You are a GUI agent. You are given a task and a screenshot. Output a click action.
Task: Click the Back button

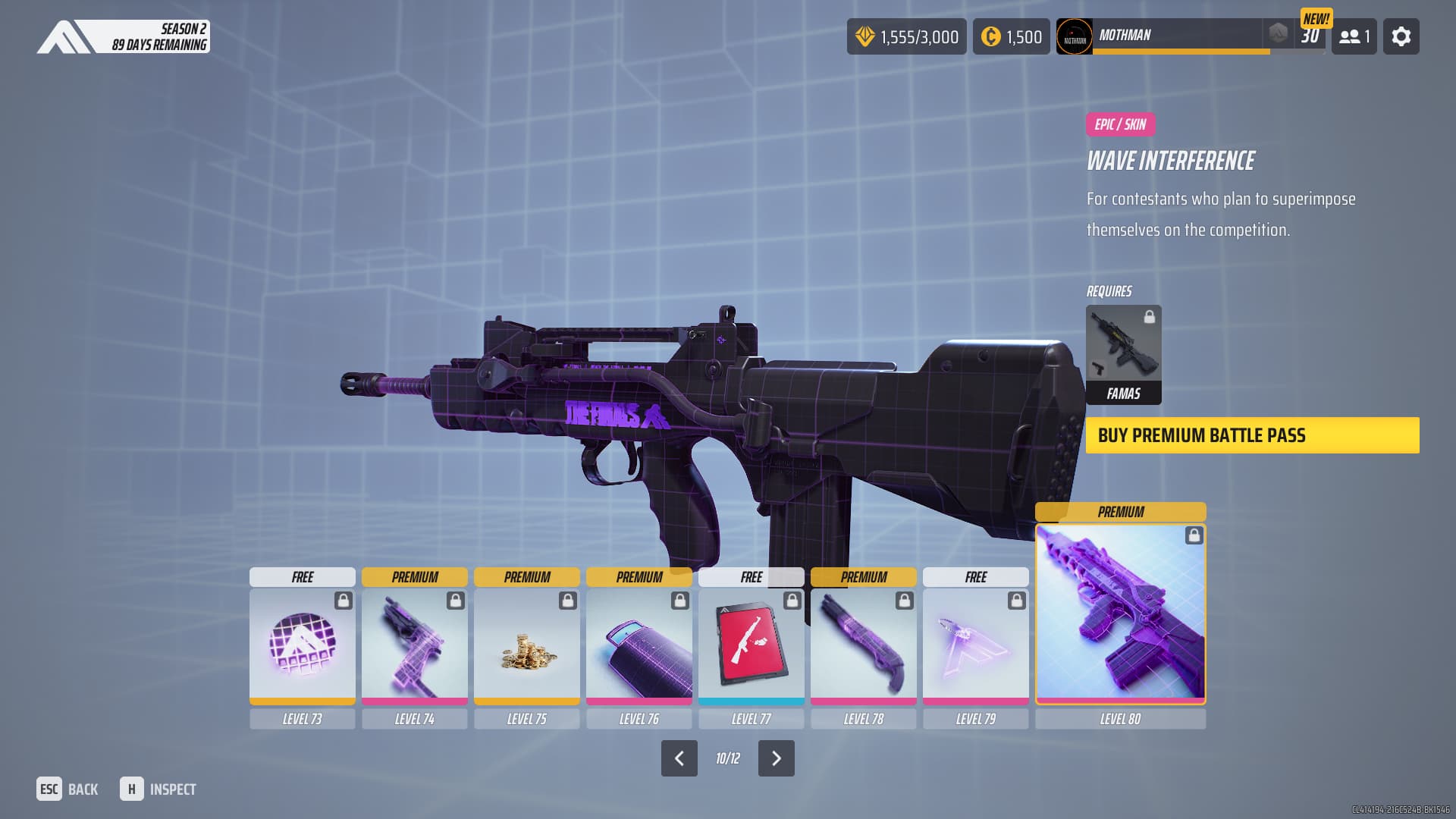click(67, 789)
